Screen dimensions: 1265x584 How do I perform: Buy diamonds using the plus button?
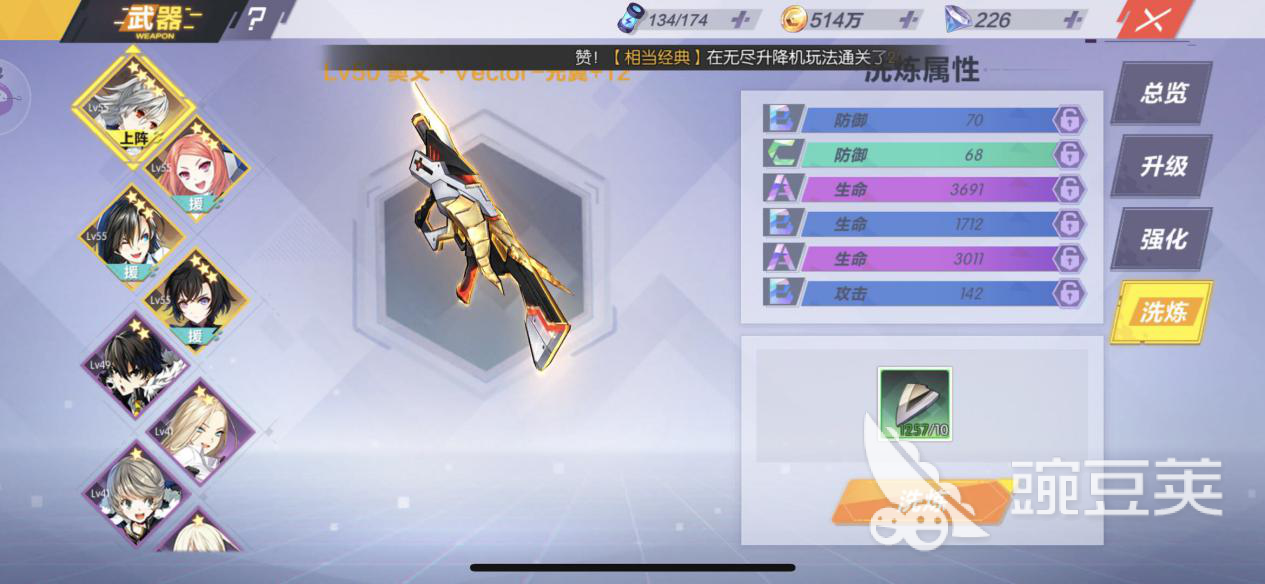(1073, 20)
